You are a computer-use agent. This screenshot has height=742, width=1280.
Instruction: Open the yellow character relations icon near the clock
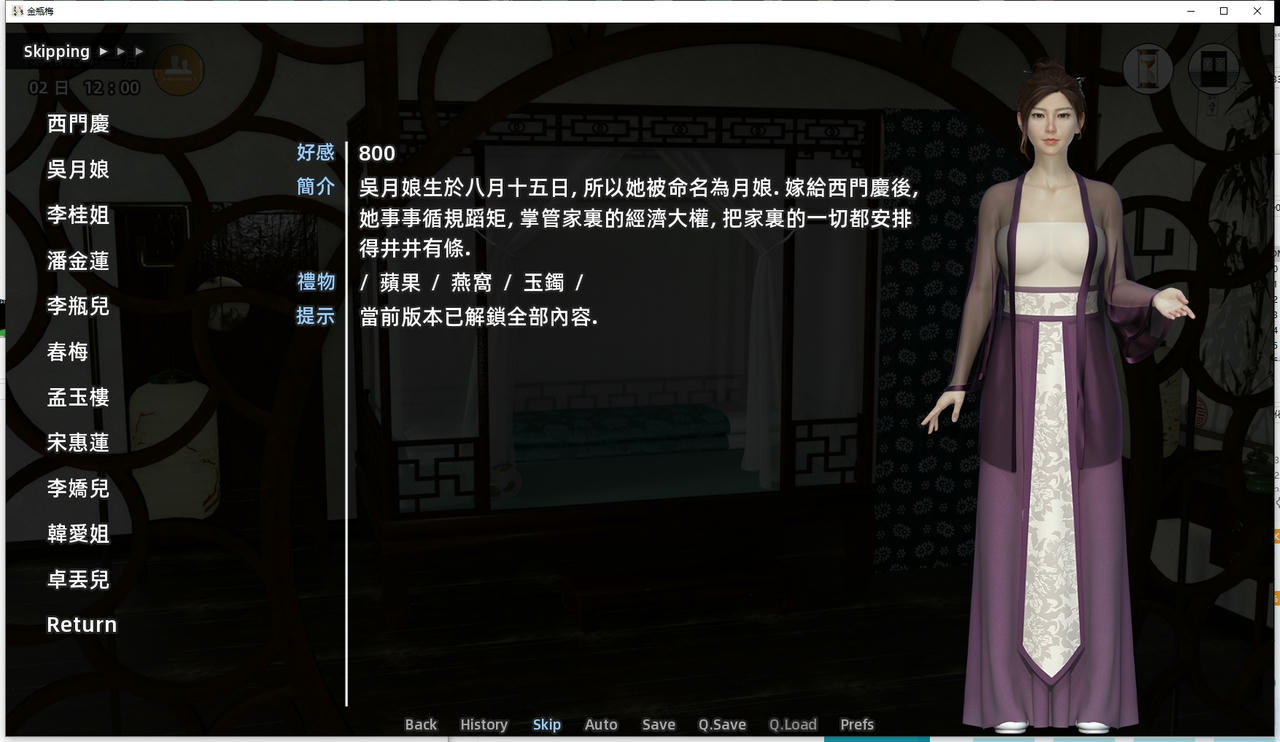(179, 70)
